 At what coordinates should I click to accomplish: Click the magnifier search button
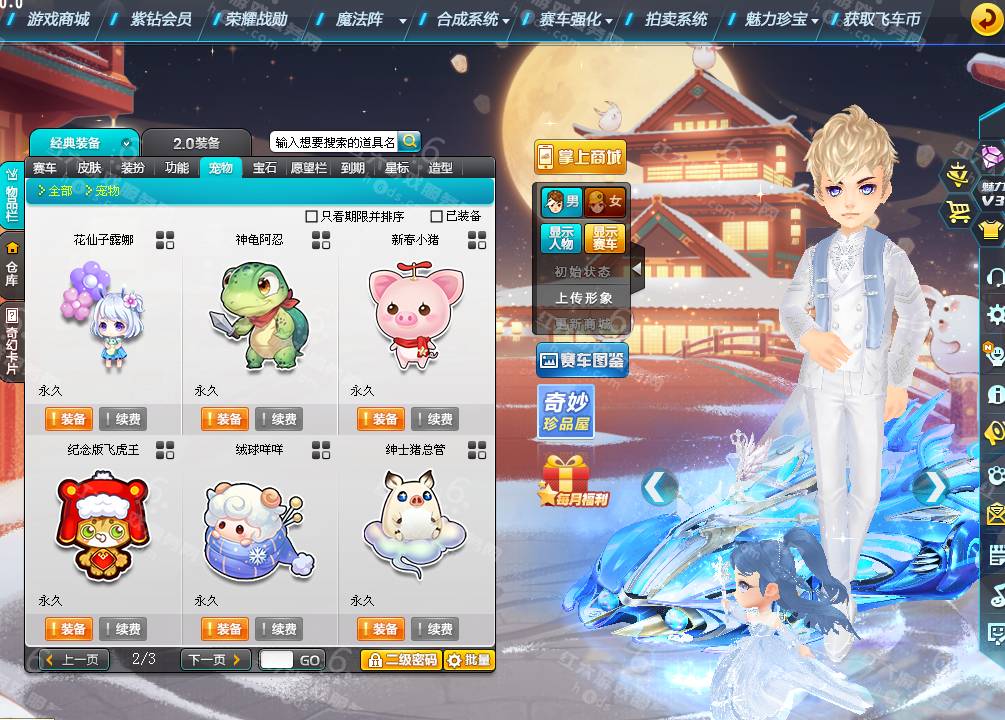coord(409,142)
